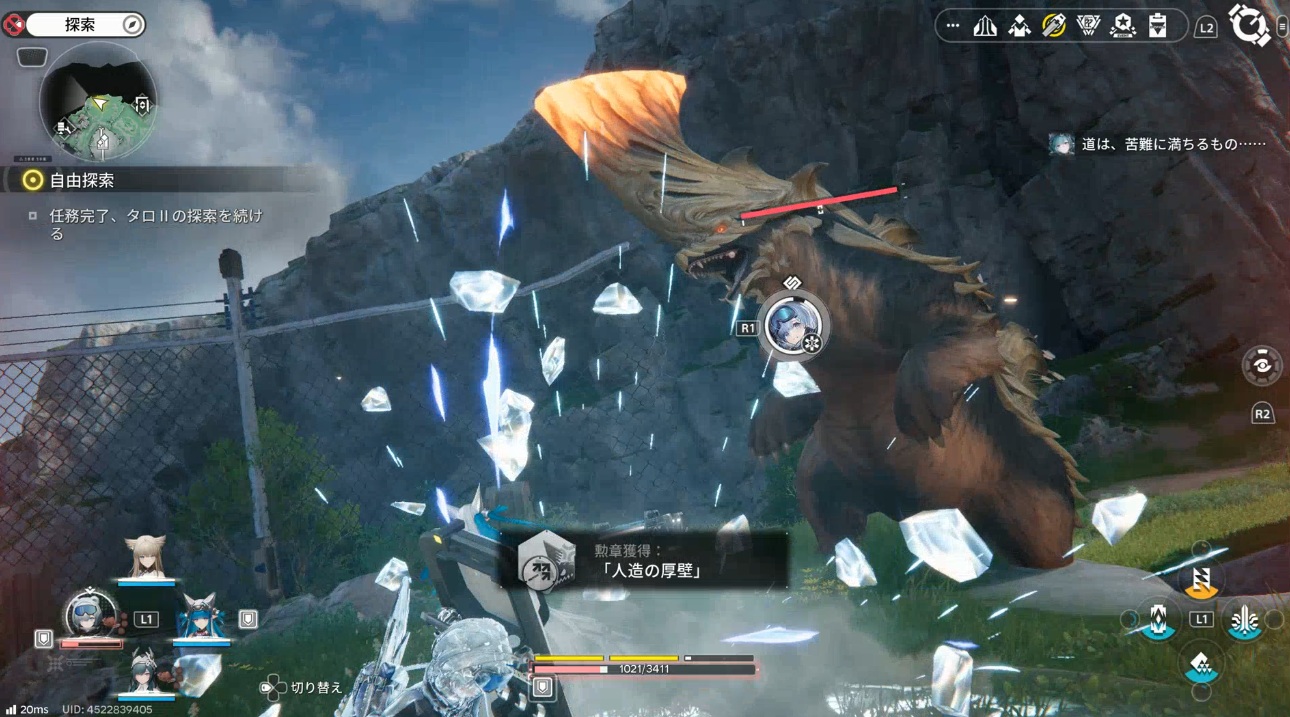Select the 自由探索 objective tracker
The width and height of the screenshot is (1290, 717).
point(84,180)
